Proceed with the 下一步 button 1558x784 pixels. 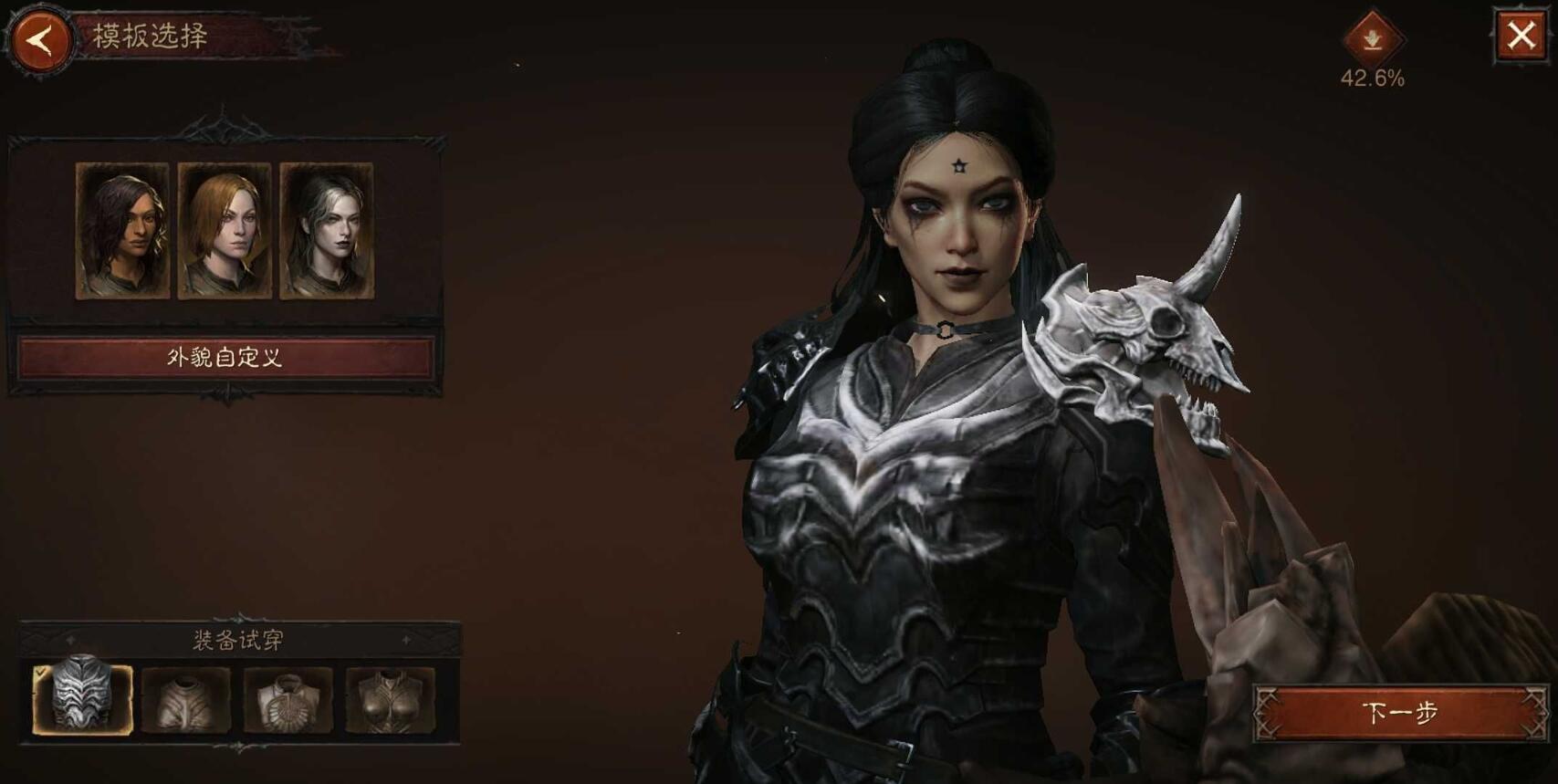[1400, 712]
